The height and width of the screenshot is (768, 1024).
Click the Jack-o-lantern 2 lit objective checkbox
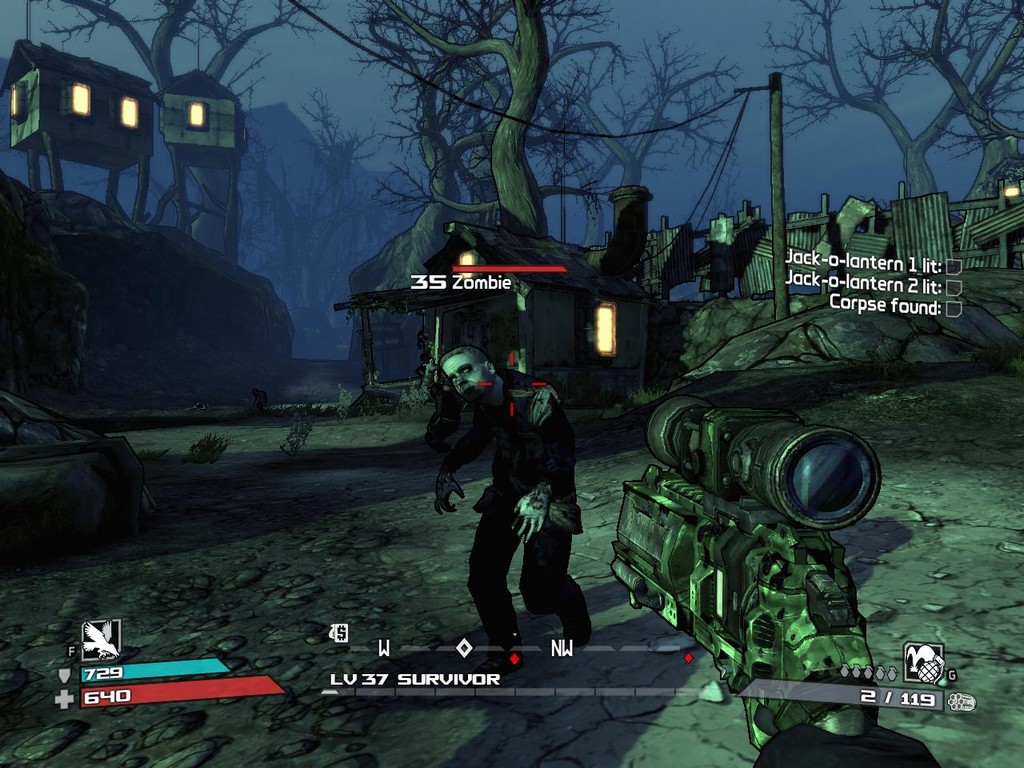(953, 287)
